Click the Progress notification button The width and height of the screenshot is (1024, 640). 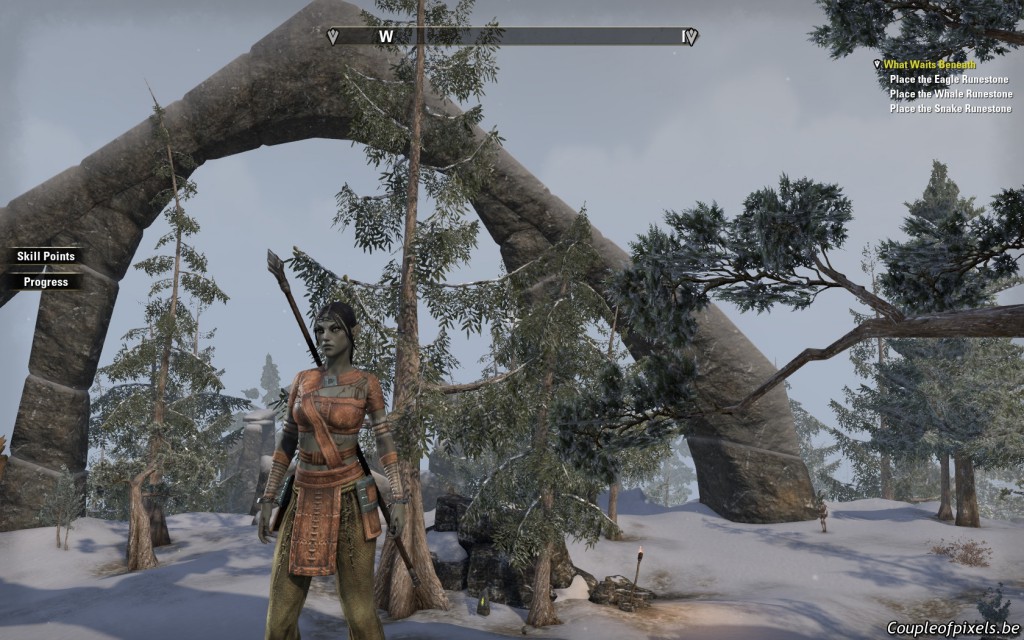45,282
